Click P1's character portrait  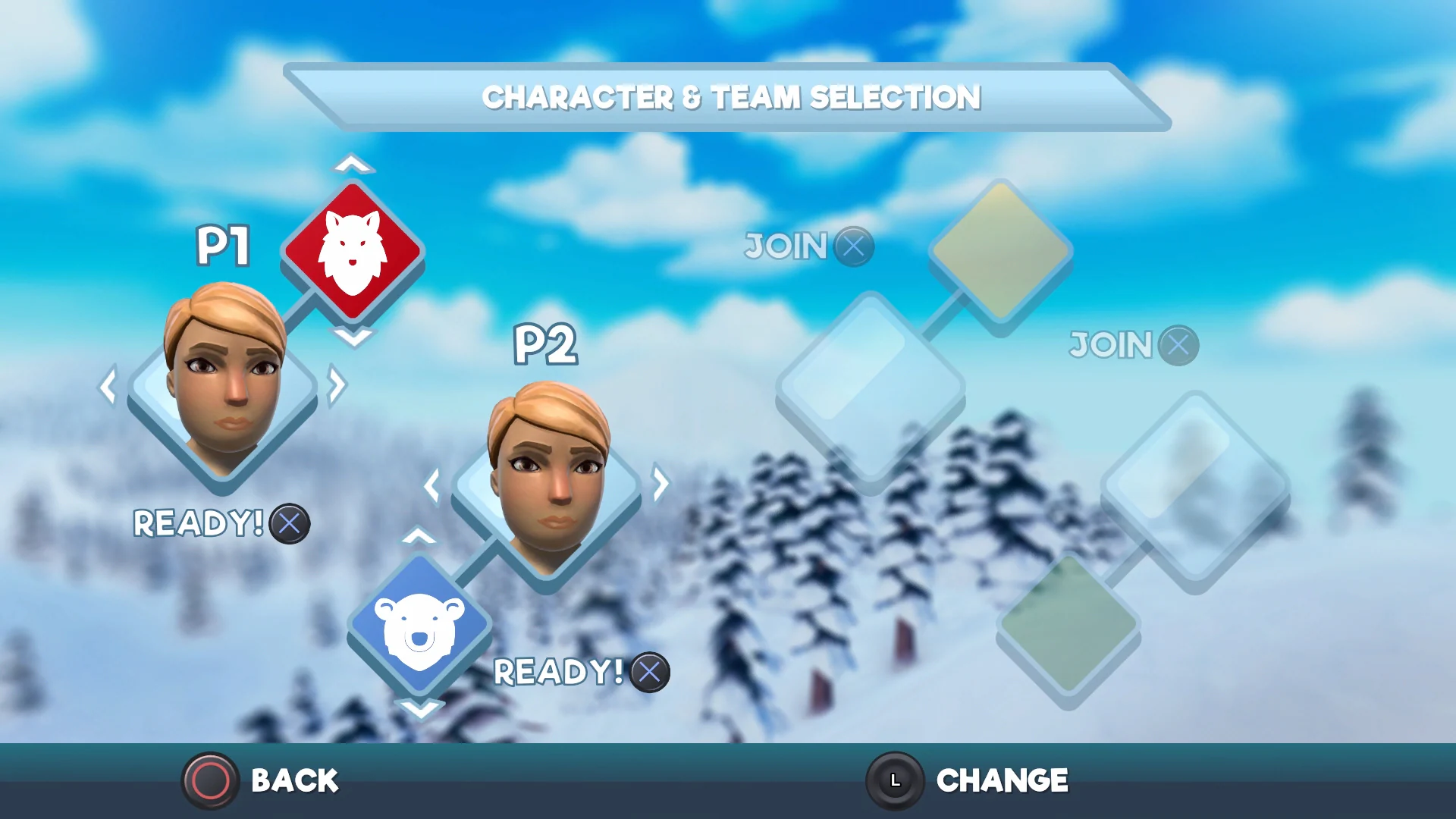pyautogui.click(x=222, y=391)
